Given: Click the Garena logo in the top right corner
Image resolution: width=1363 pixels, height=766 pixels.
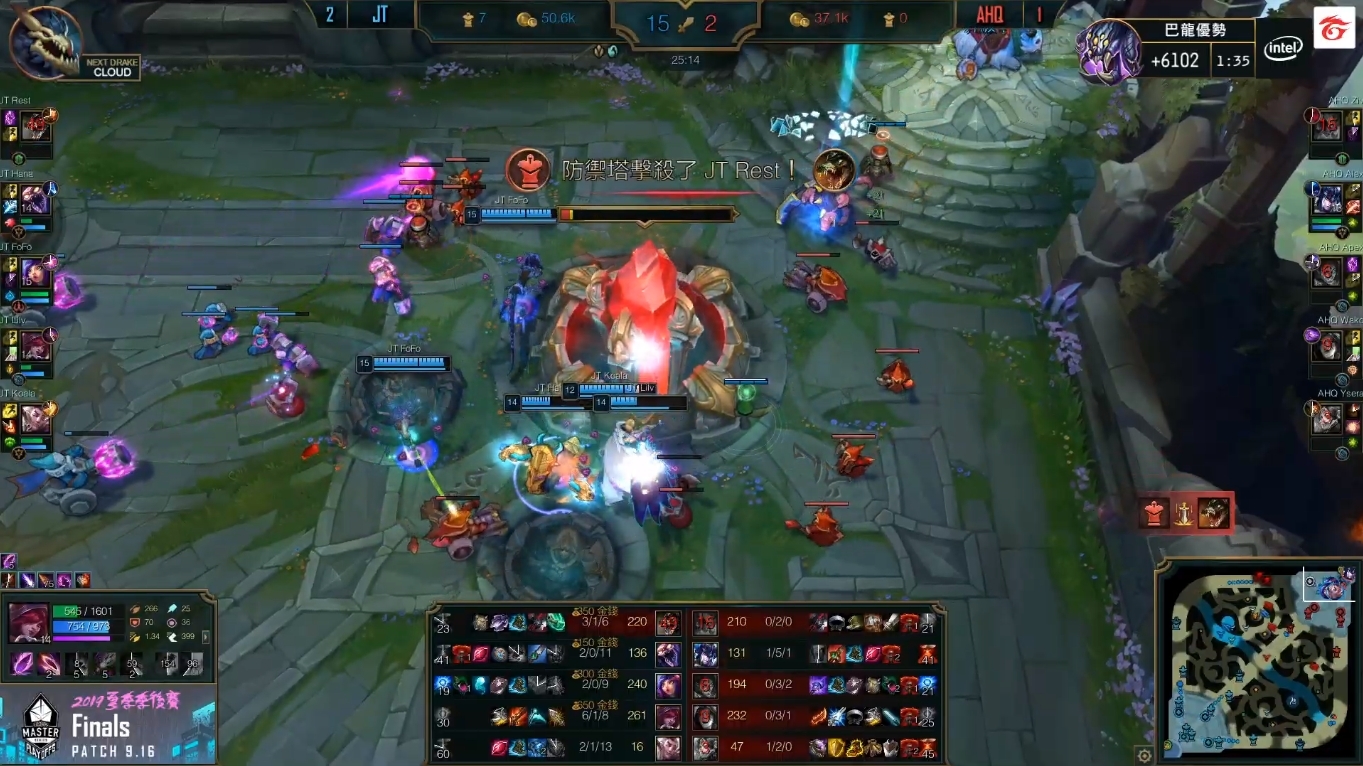Looking at the screenshot, I should pos(1335,31).
